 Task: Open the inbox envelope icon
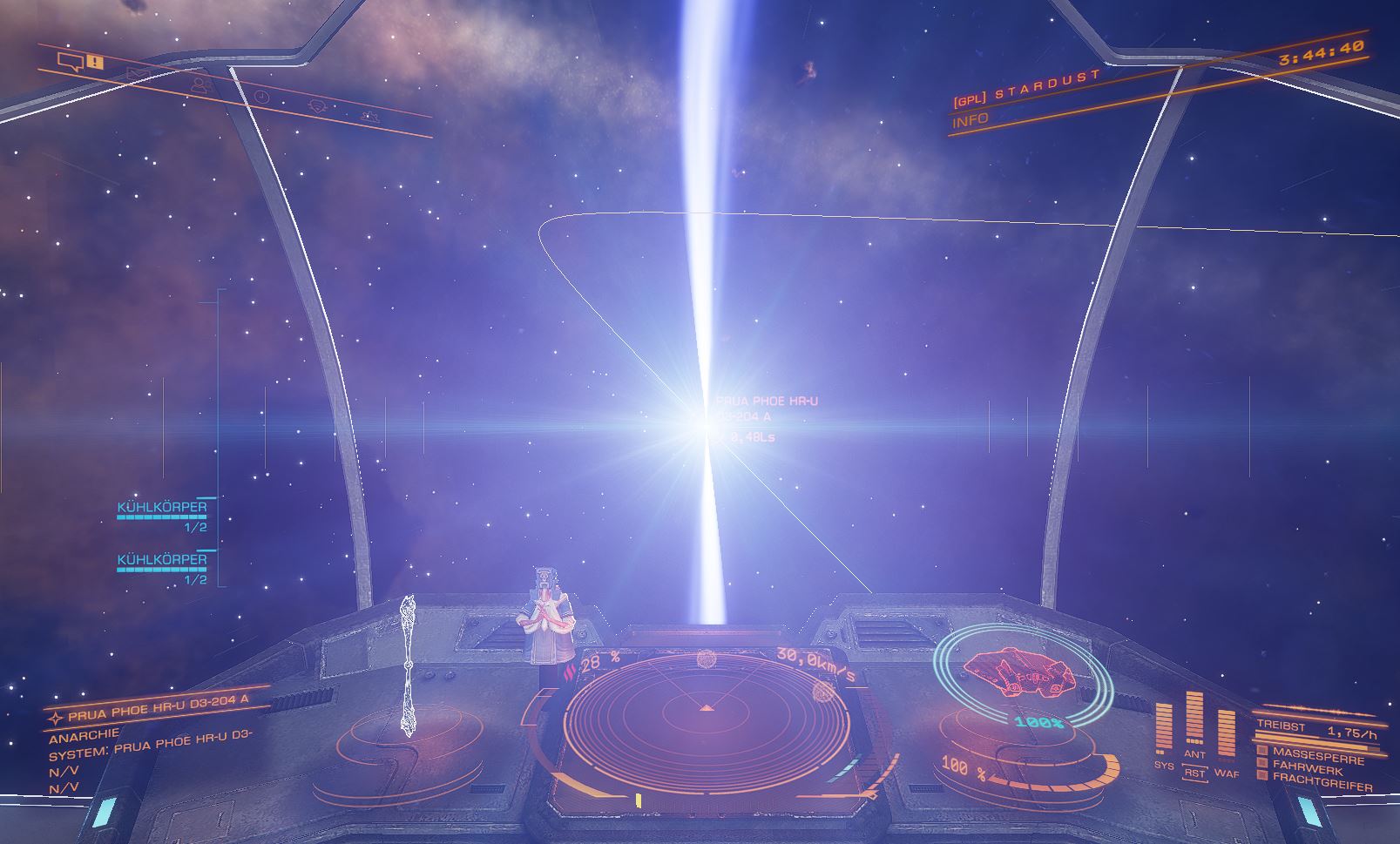[x=137, y=74]
